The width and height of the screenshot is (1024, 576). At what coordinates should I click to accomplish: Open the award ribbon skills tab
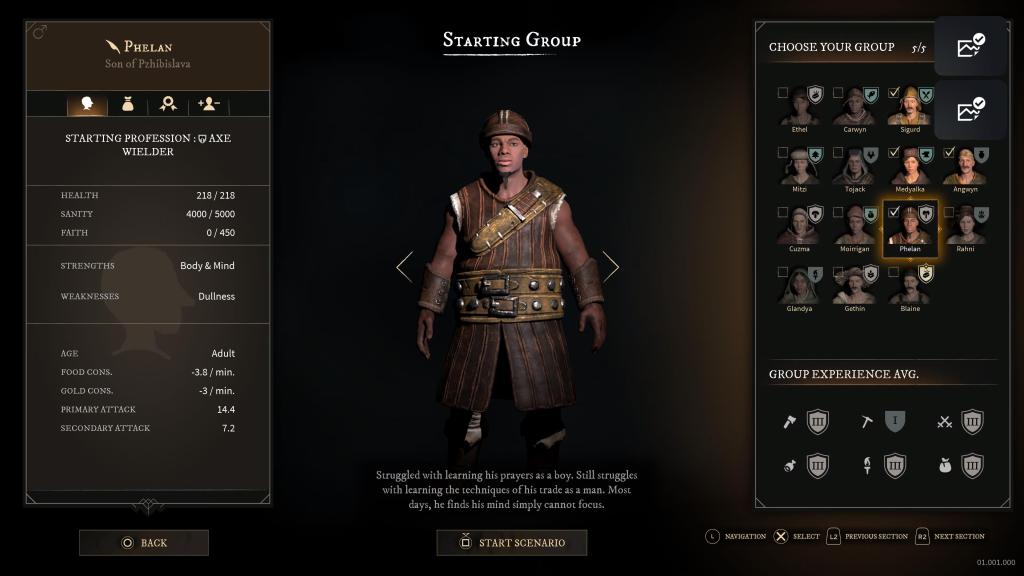pos(168,104)
